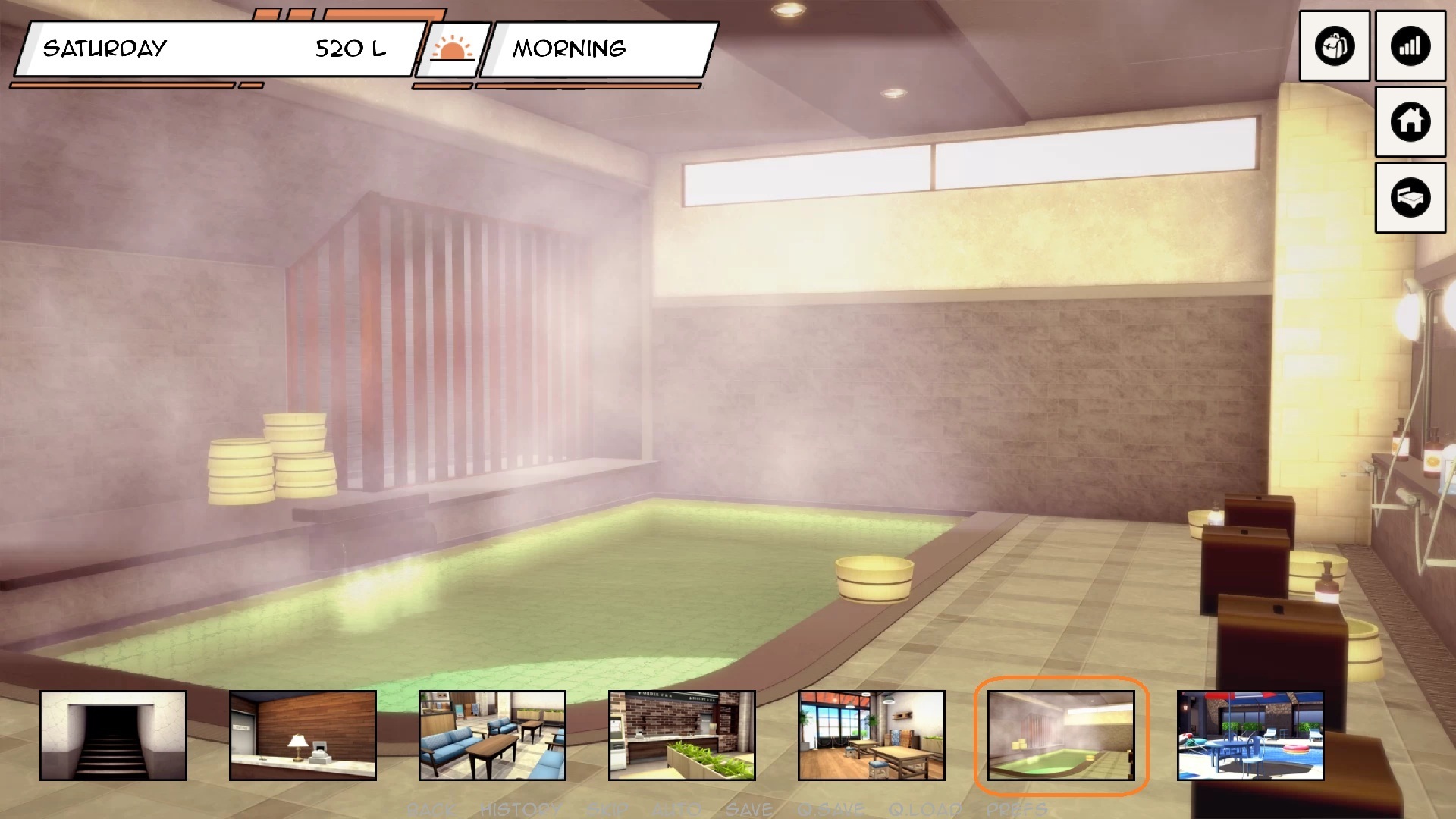This screenshot has width=1456, height=819.
Task: Click the faint BACK quick-menu button
Action: point(431,810)
